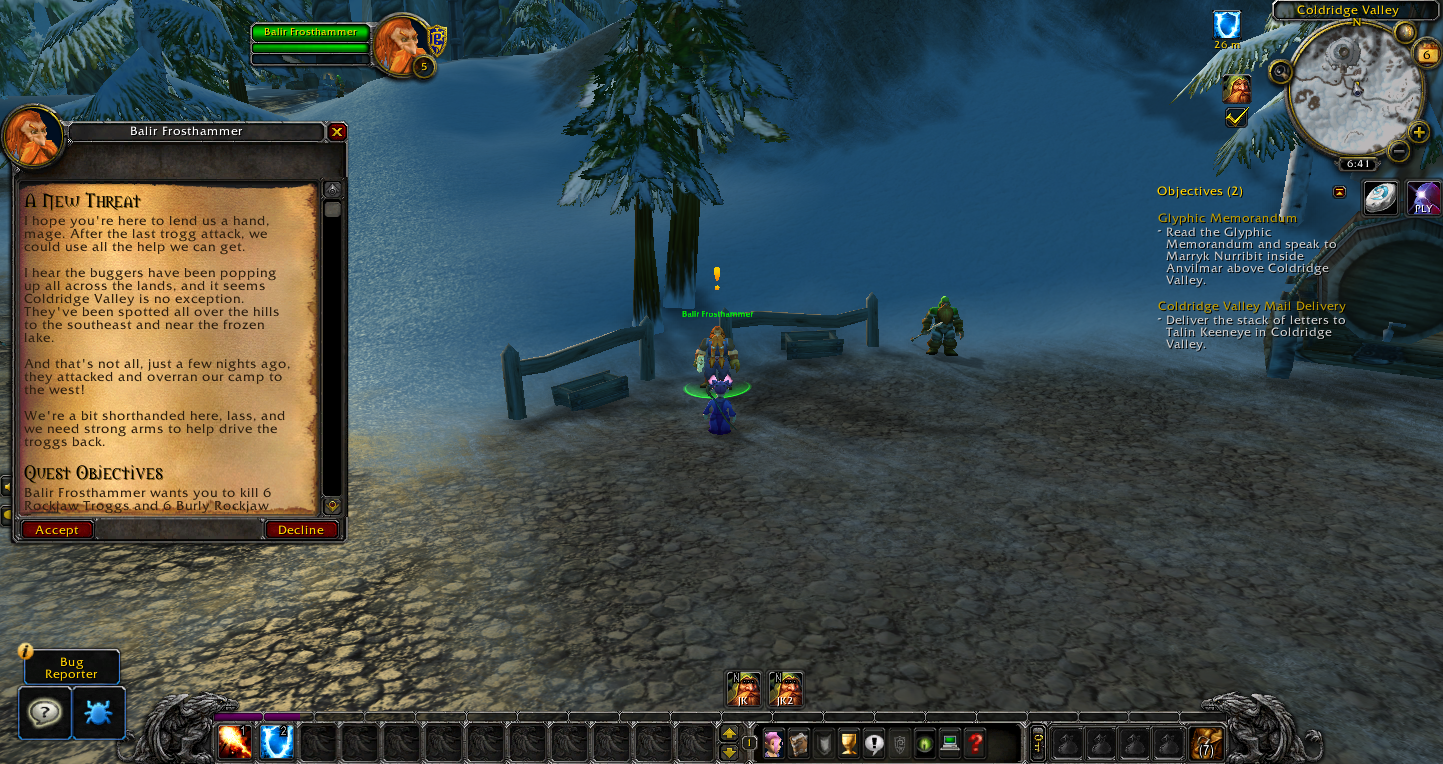Zoom in the minimap
The image size is (1443, 764).
click(1418, 132)
